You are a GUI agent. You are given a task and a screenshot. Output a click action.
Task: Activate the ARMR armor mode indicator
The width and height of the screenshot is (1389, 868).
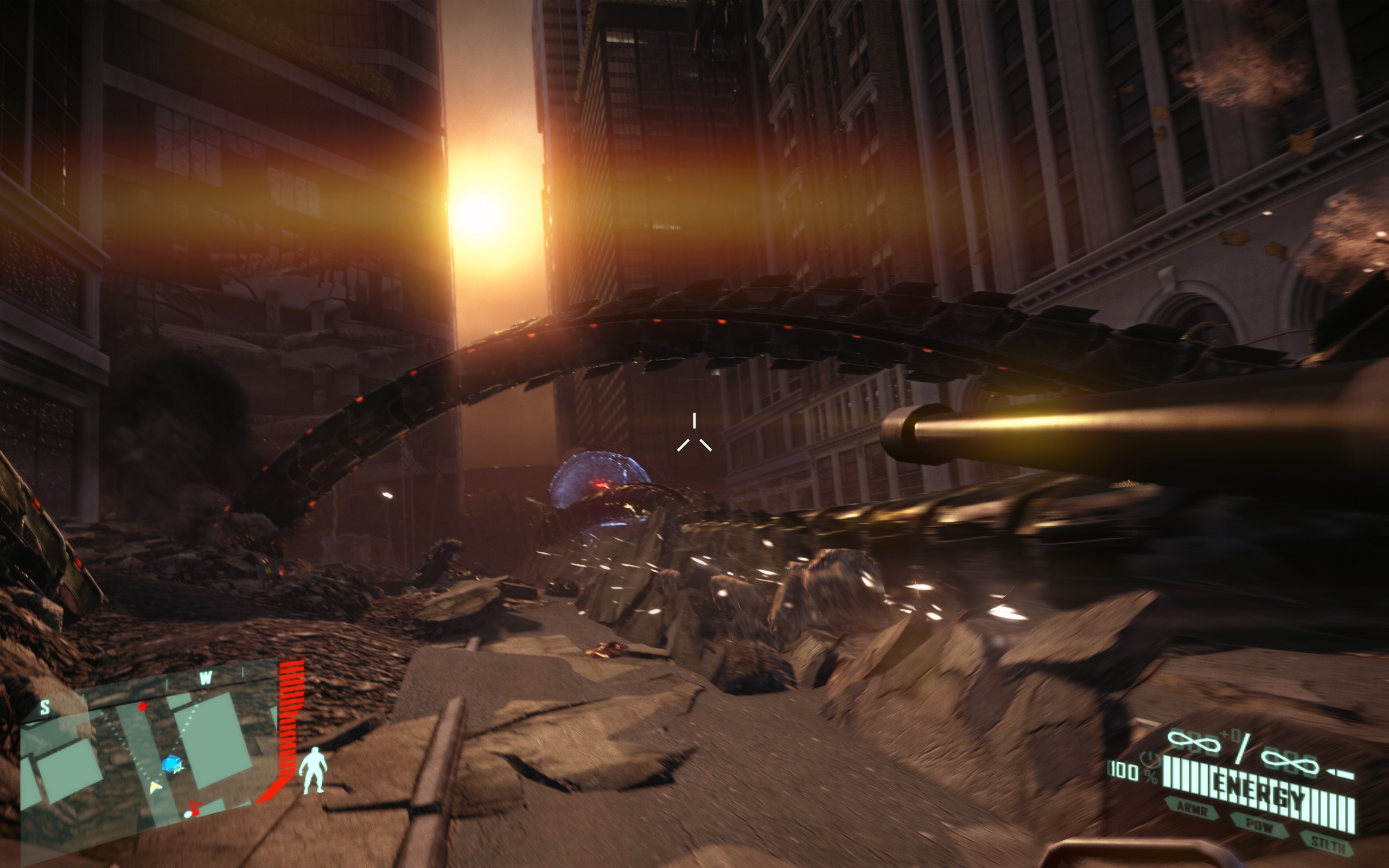click(1193, 809)
